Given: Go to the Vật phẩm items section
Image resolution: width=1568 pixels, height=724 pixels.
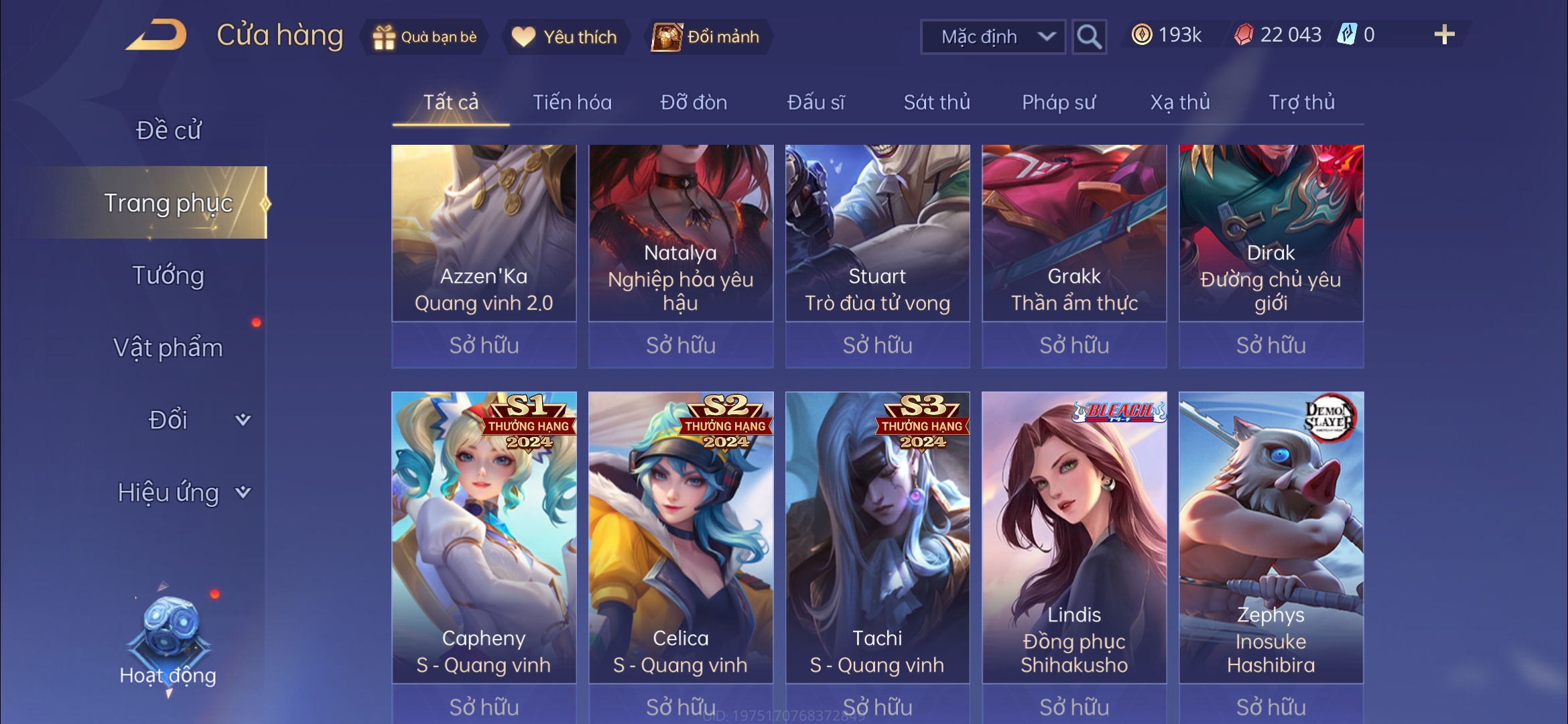Looking at the screenshot, I should click(x=168, y=348).
